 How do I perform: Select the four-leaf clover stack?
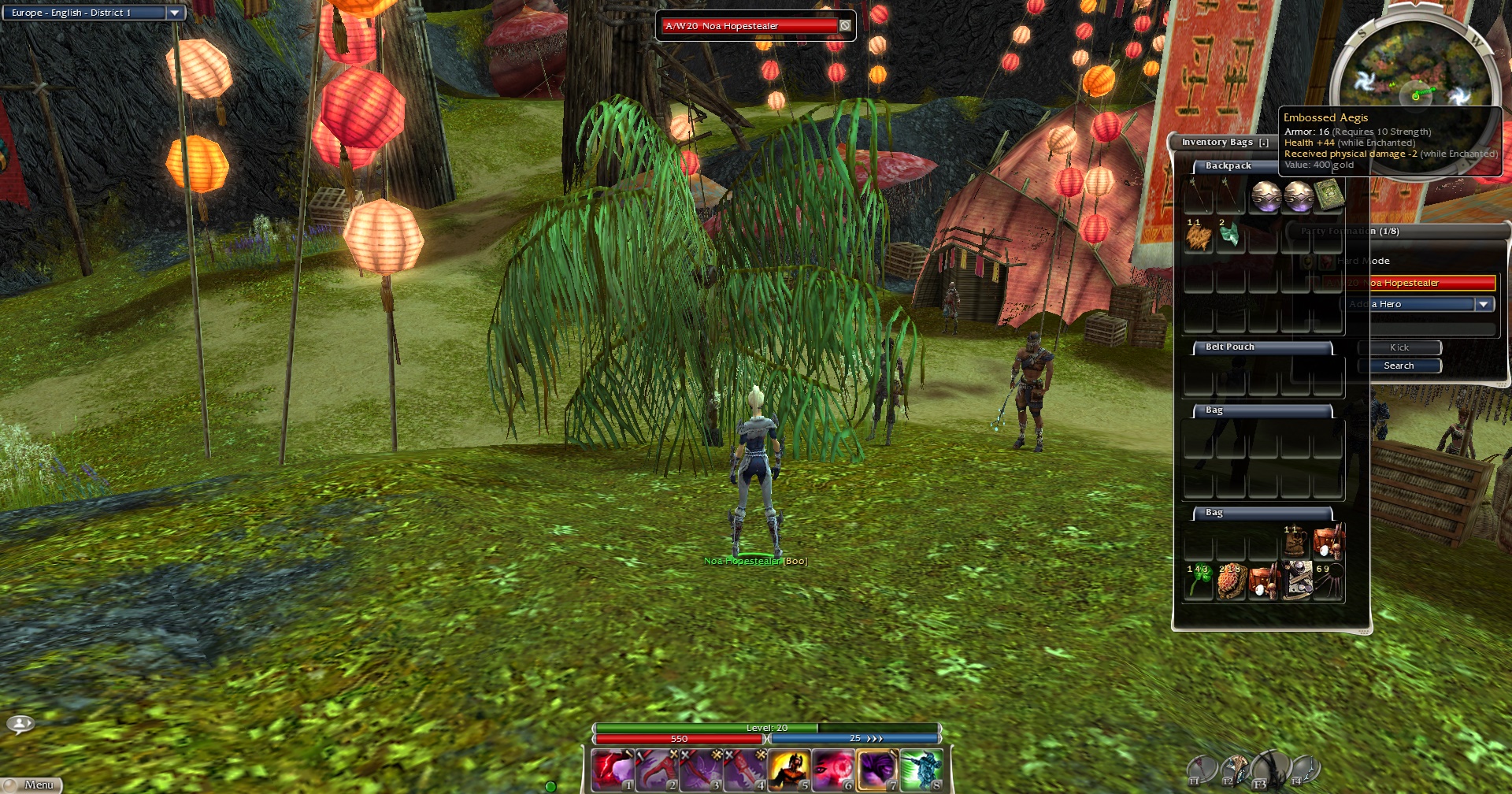tap(1199, 581)
